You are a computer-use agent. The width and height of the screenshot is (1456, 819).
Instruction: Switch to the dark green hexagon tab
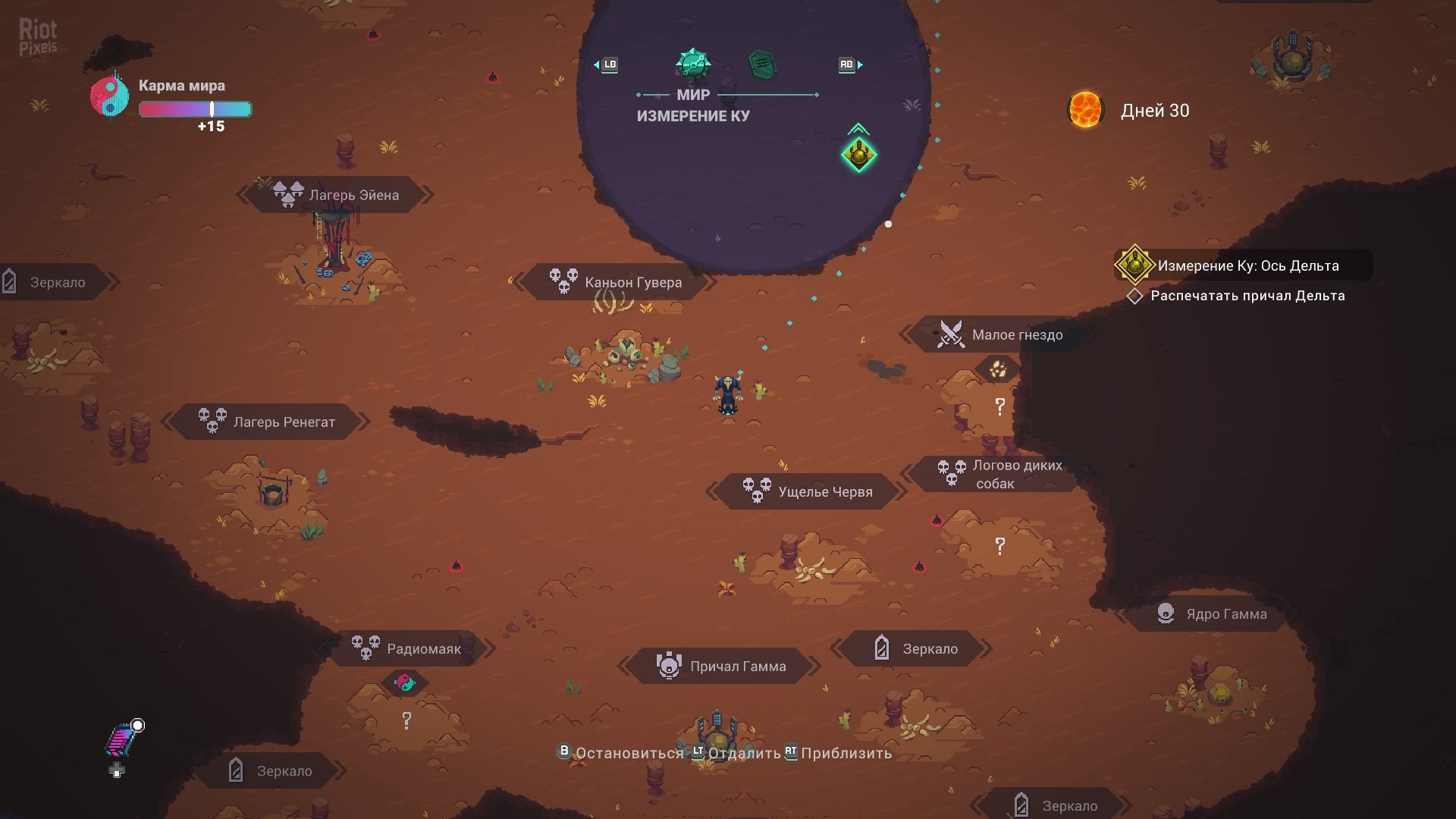pyautogui.click(x=761, y=64)
